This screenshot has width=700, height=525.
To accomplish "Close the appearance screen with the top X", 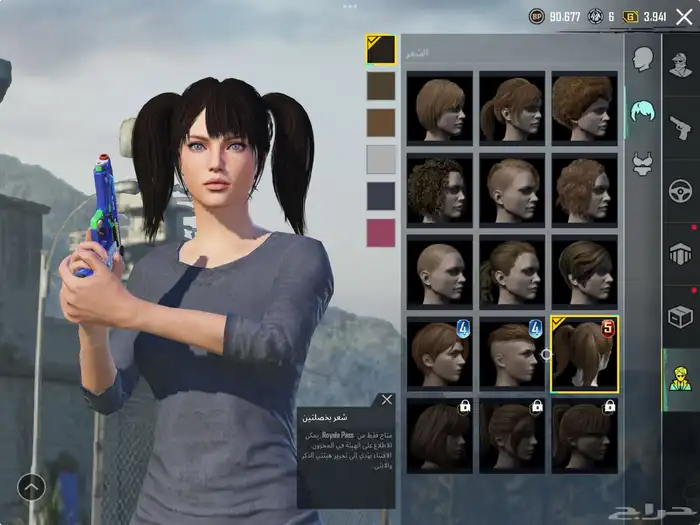I will (684, 16).
